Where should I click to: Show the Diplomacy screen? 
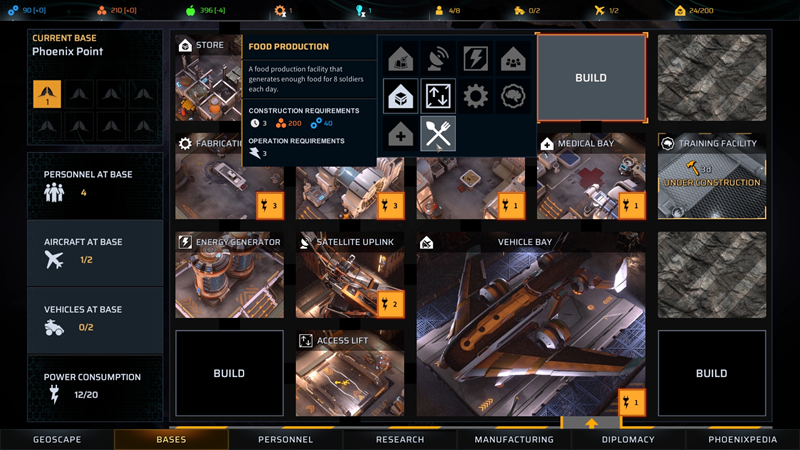628,439
